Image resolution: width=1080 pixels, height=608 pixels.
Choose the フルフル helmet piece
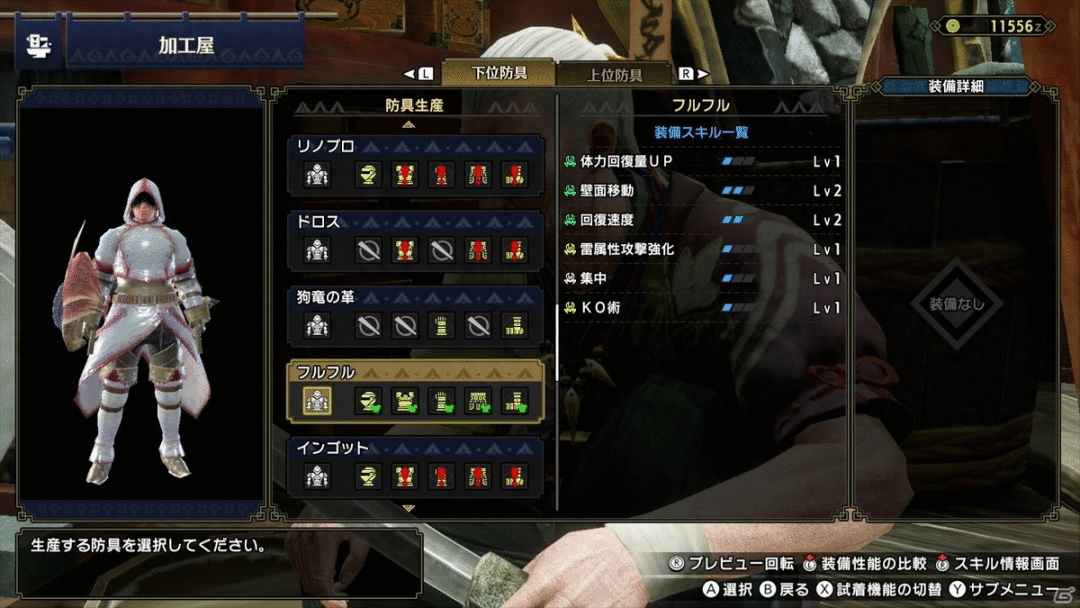tap(369, 401)
